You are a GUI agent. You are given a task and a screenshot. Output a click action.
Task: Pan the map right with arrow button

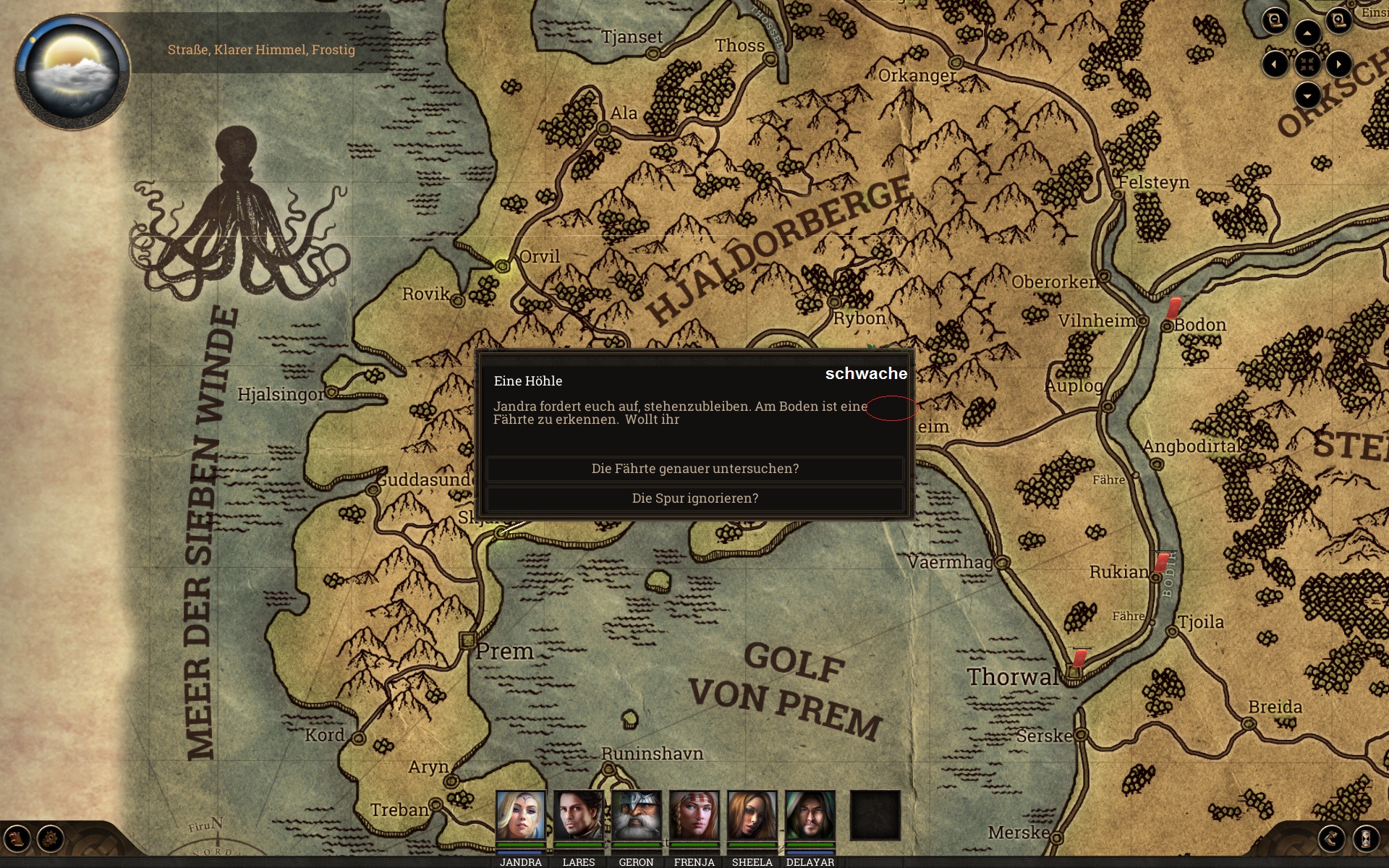(x=1339, y=64)
